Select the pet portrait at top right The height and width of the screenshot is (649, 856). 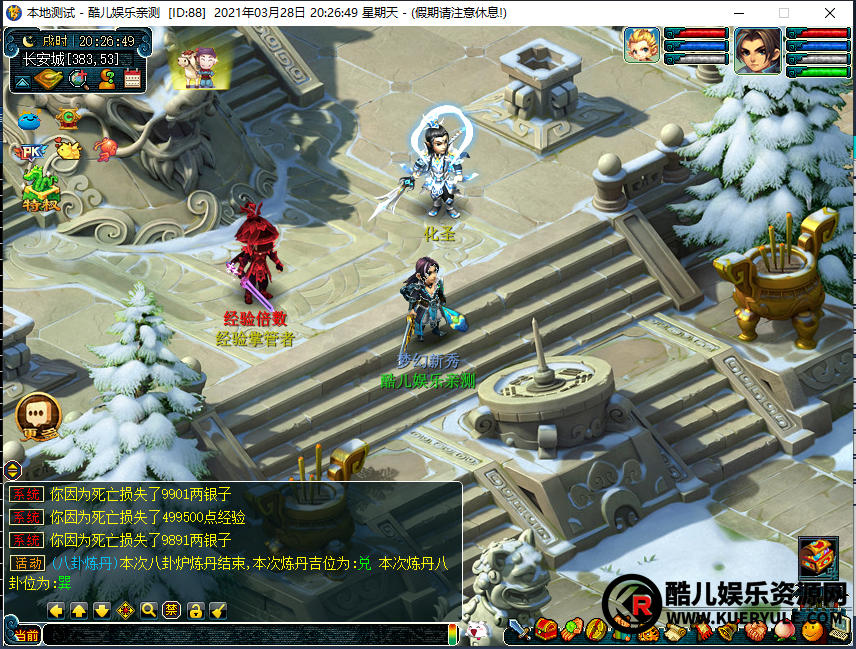point(642,45)
